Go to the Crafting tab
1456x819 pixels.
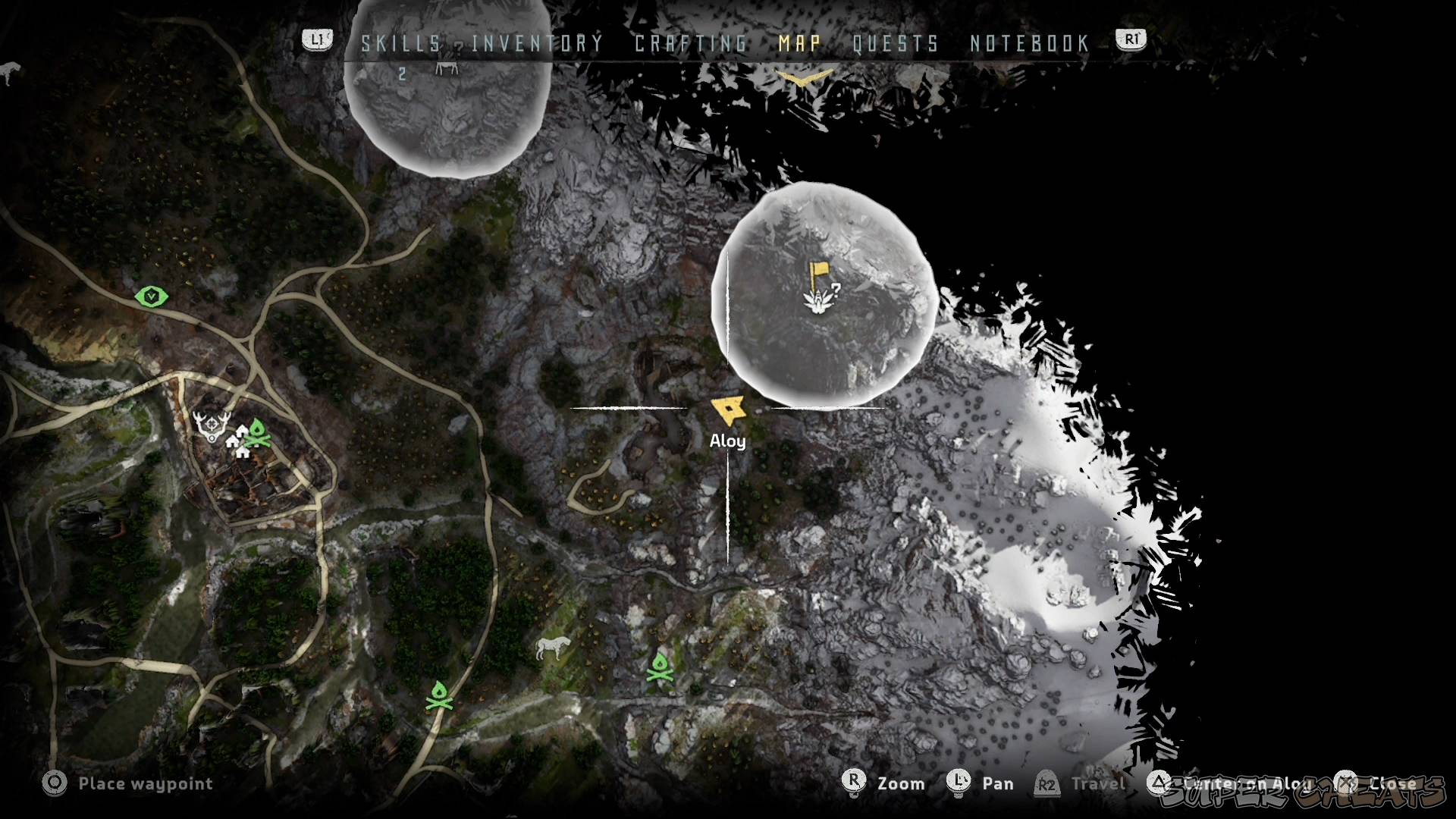(691, 44)
